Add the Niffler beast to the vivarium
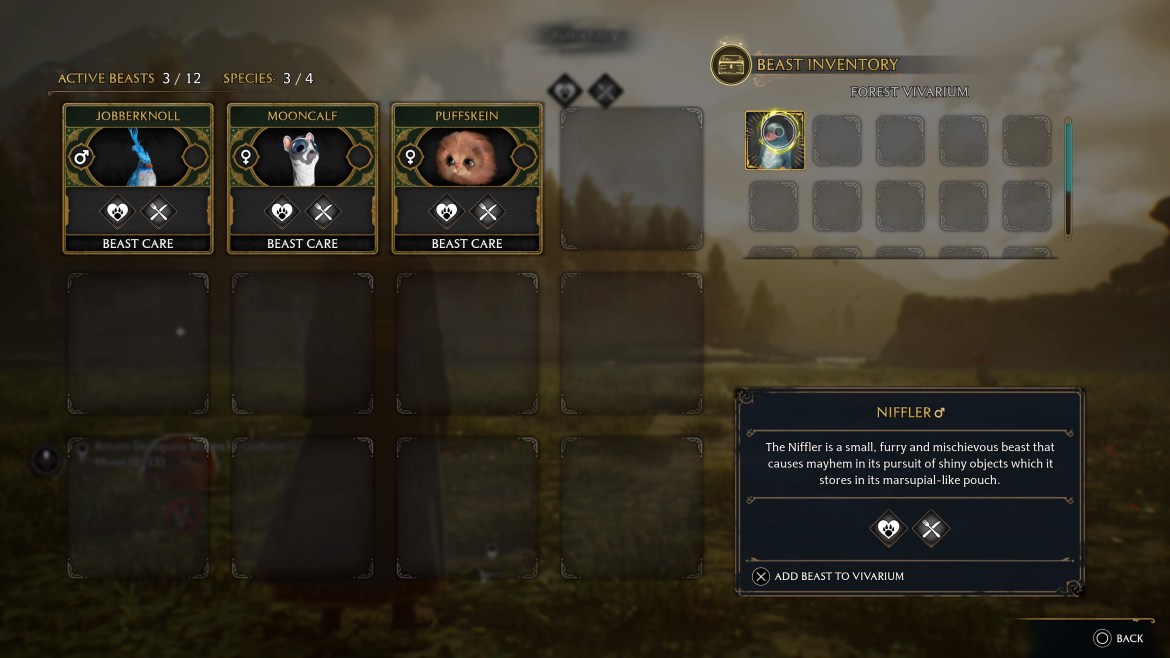1170x658 pixels. coord(828,576)
